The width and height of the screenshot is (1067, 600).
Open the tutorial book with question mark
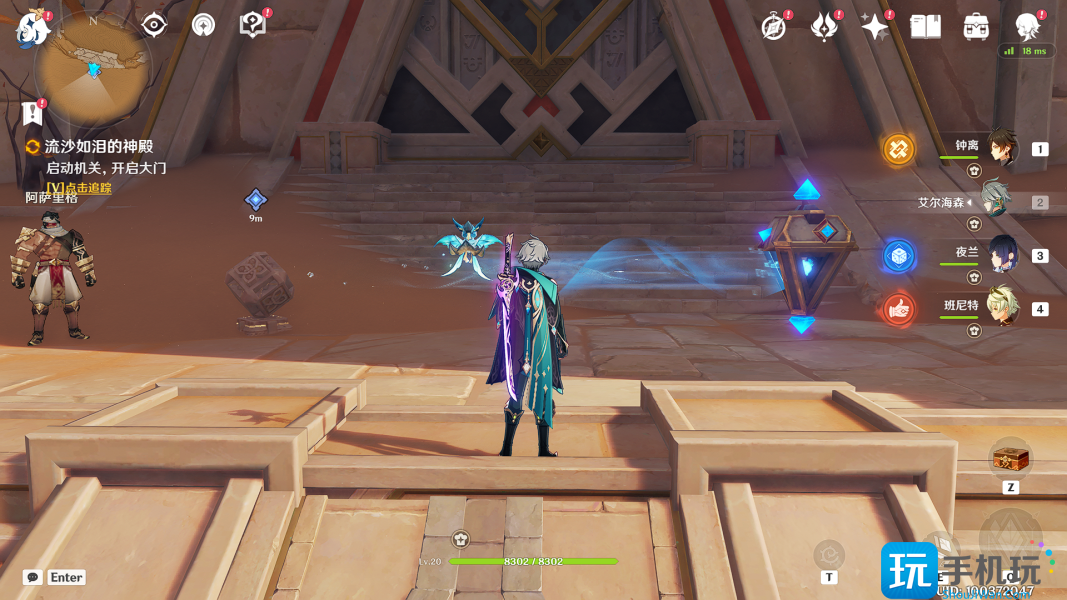(253, 25)
